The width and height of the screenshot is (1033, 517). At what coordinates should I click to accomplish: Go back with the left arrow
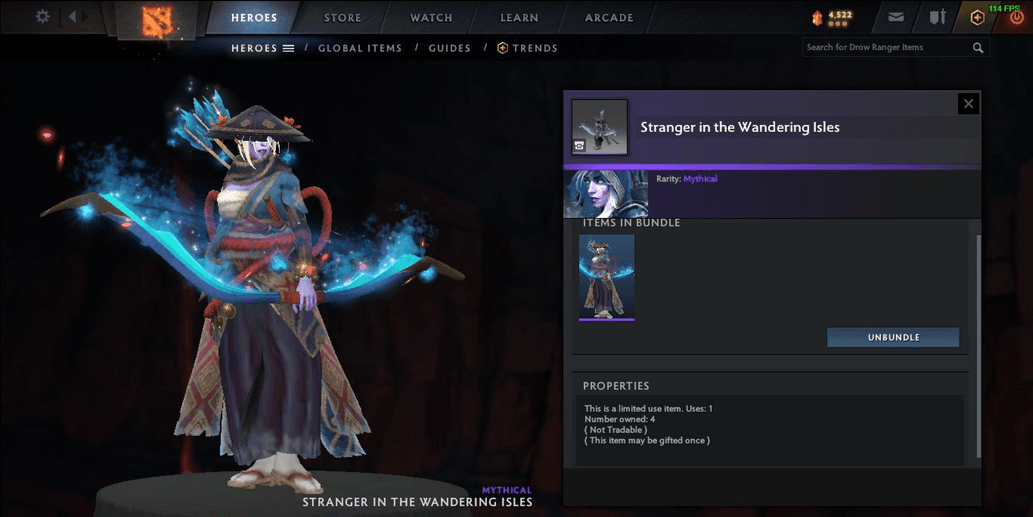pos(72,17)
